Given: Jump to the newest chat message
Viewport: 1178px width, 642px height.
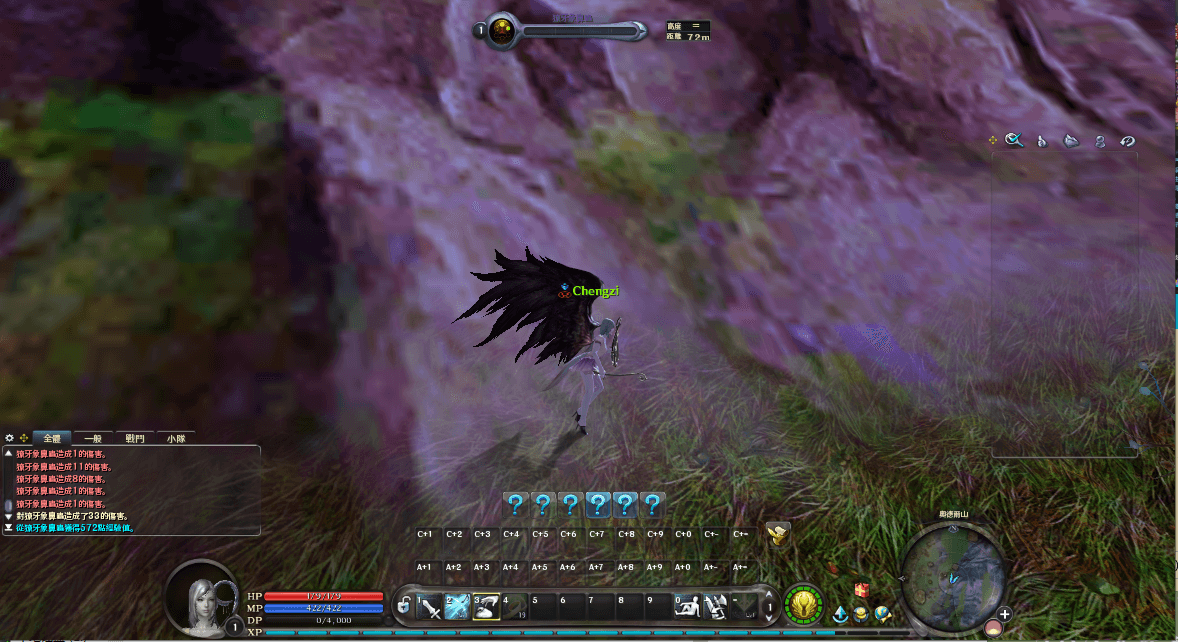Looking at the screenshot, I should click(x=9, y=527).
